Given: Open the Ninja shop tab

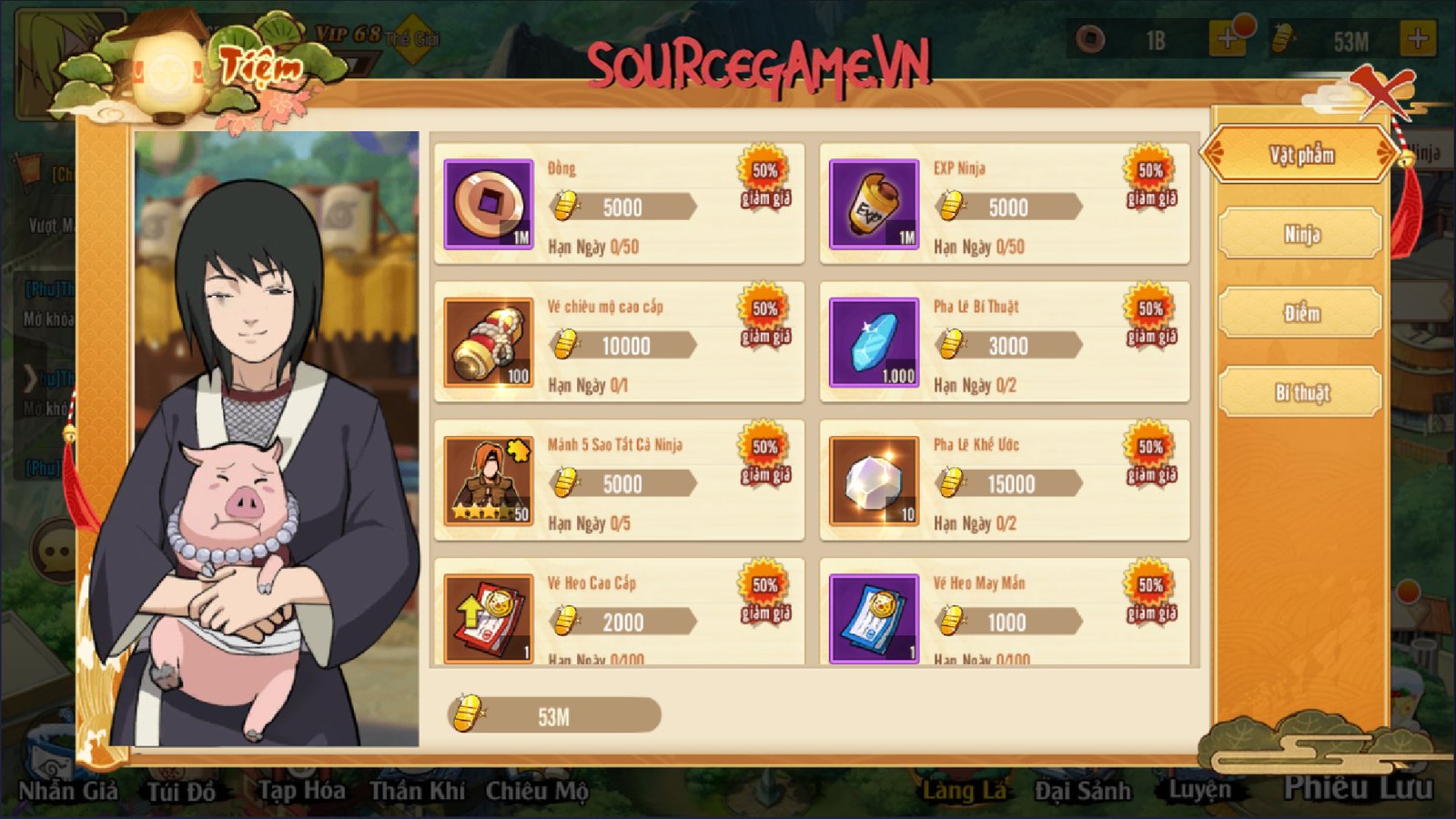Looking at the screenshot, I should point(1301,234).
